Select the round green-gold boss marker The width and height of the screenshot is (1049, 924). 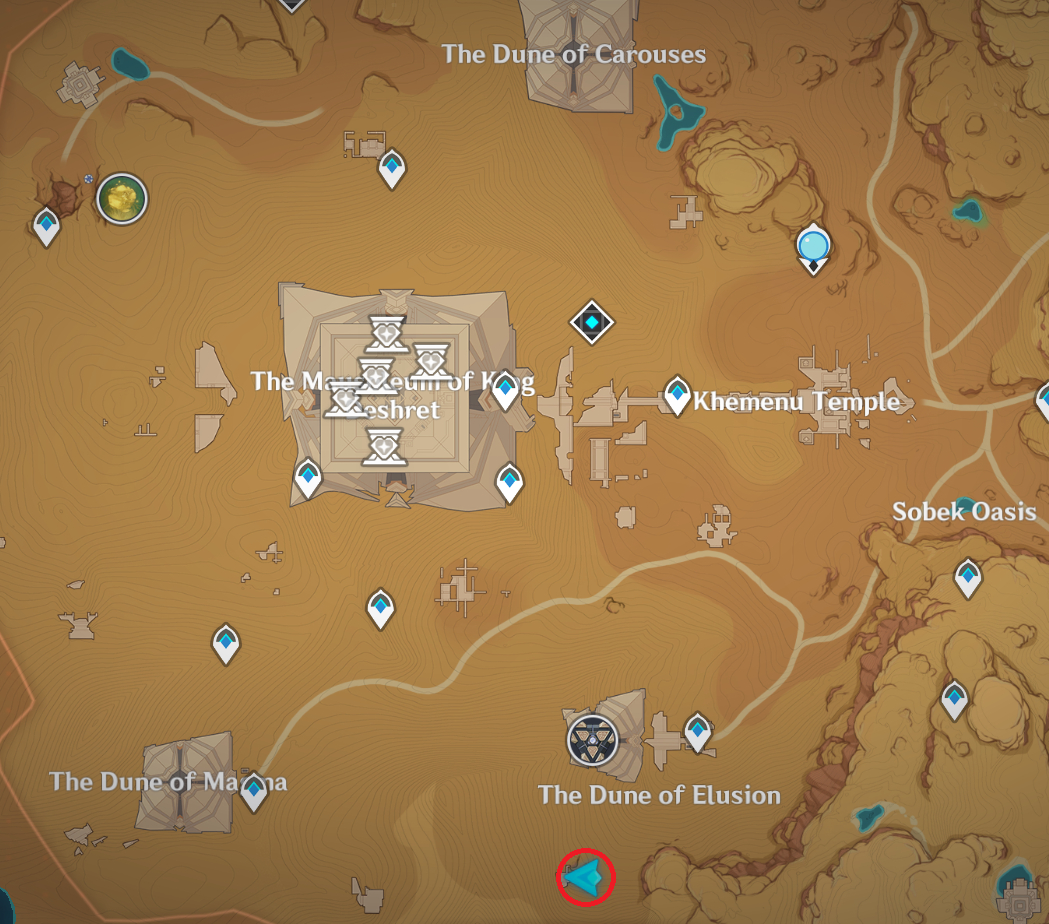pos(122,199)
